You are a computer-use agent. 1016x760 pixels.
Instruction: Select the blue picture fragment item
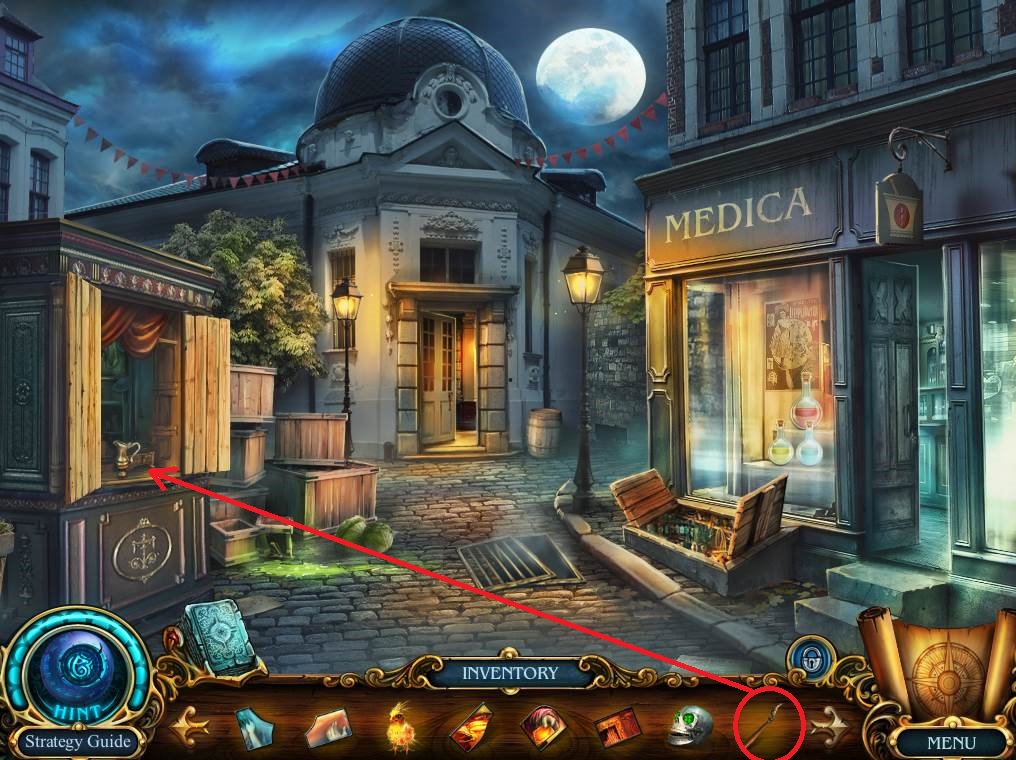[x=252, y=727]
